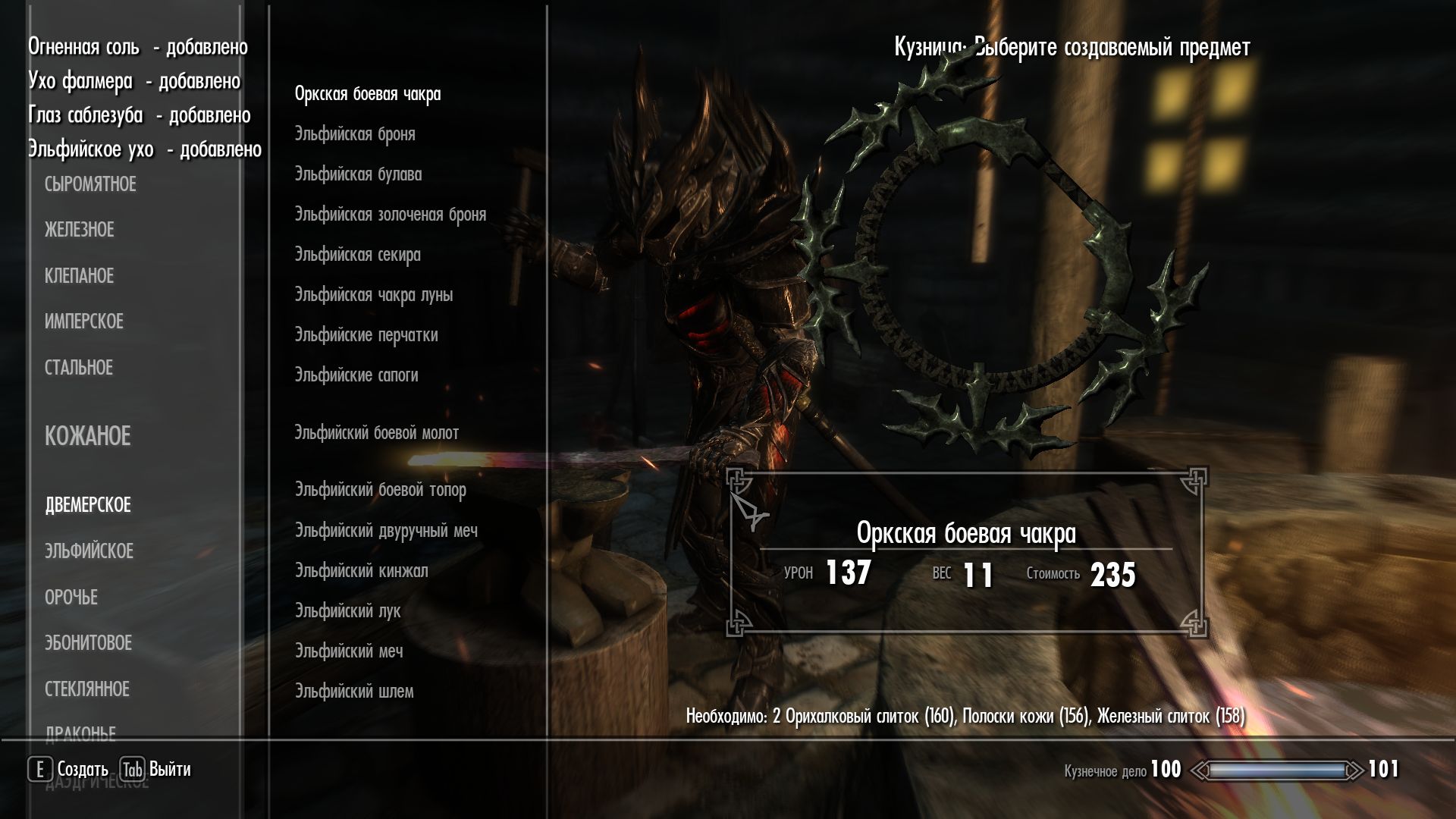
Task: Open the ЖЕЛЕЗНОЕ category
Action: (79, 230)
